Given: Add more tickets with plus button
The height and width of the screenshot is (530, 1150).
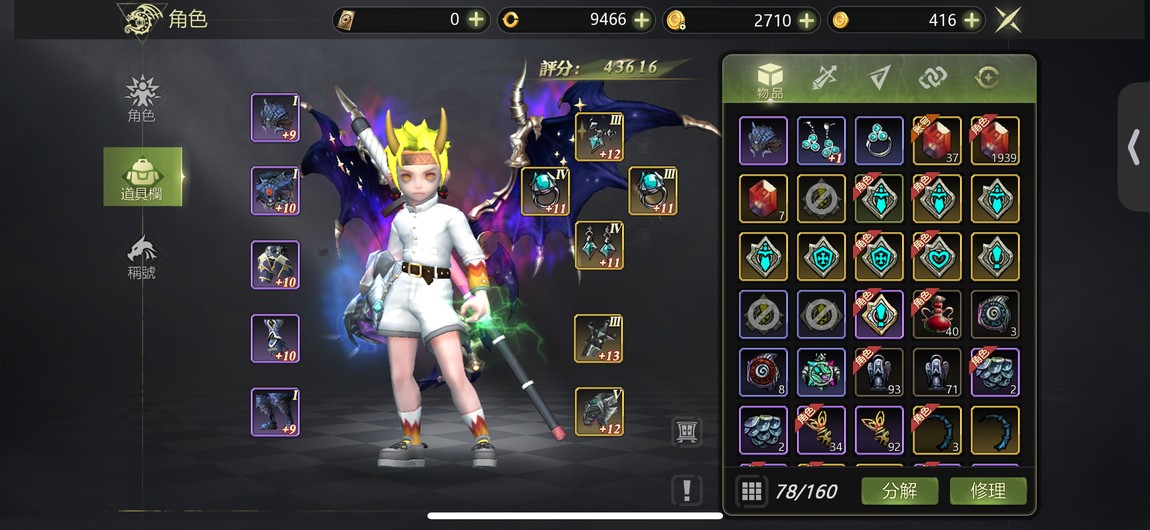Looking at the screenshot, I should pos(476,19).
